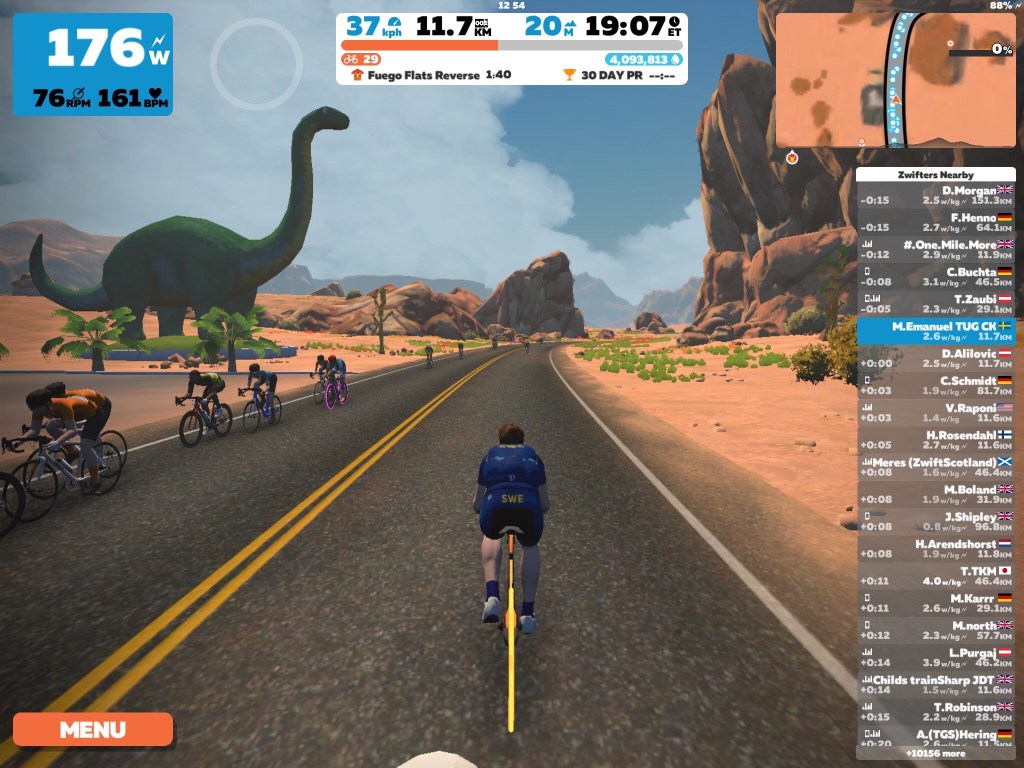This screenshot has height=768, width=1024.
Task: Pick C.Buchta in the rider list
Action: [935, 277]
